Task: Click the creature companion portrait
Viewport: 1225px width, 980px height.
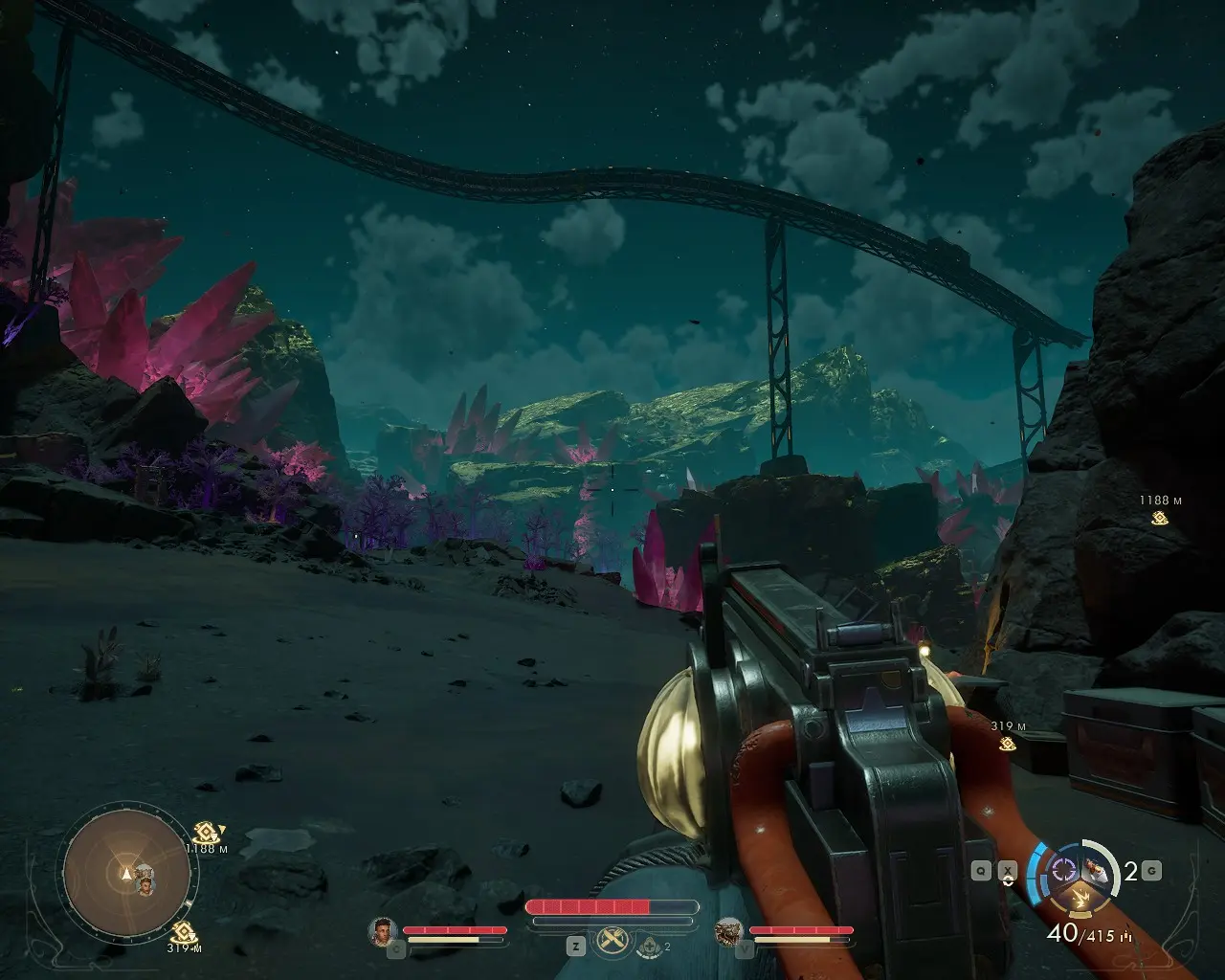Action: click(729, 930)
